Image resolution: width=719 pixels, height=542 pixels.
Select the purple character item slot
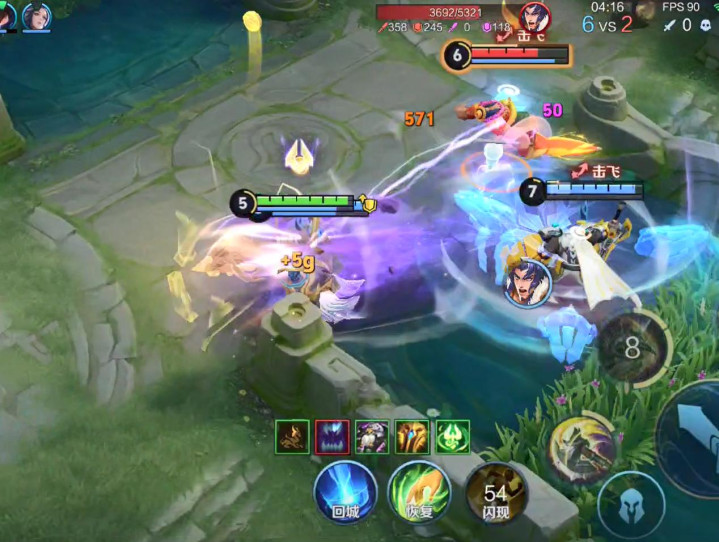click(x=372, y=436)
